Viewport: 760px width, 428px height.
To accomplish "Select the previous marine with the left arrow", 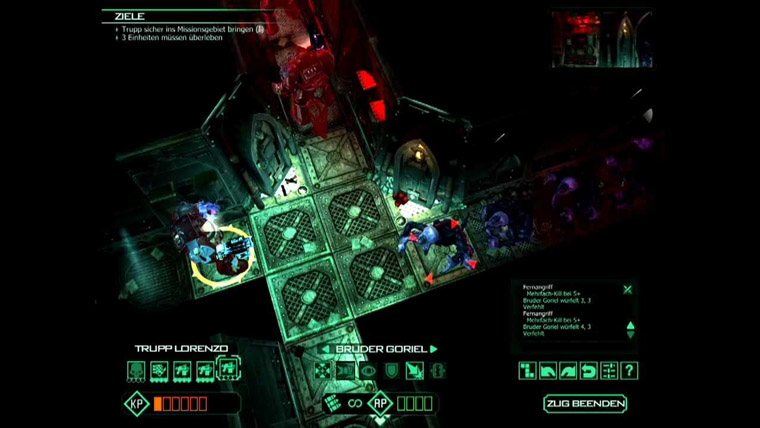I will 326,349.
